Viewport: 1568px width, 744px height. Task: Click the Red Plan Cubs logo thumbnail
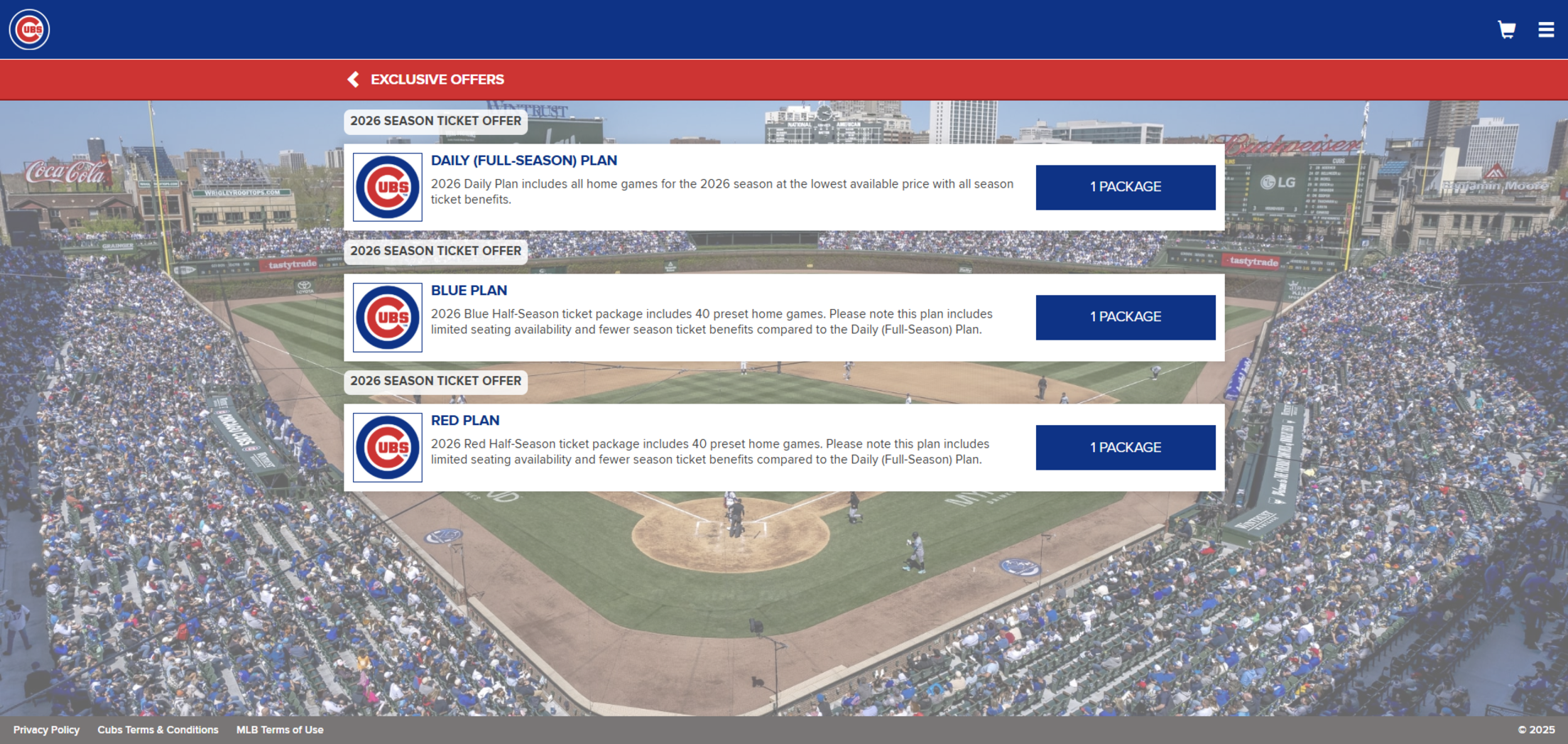(x=388, y=447)
